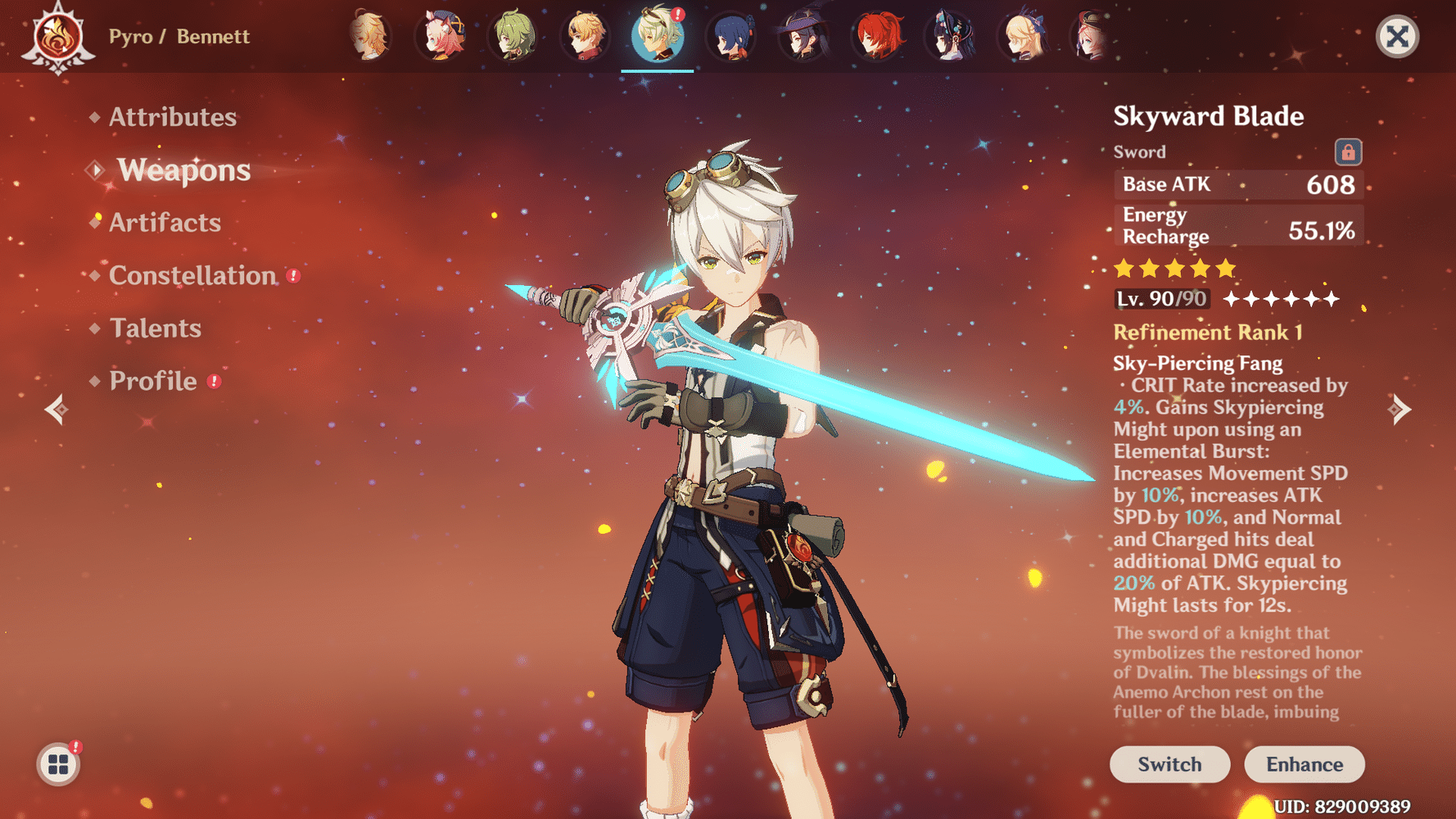Show Bennett's Talents
The width and height of the screenshot is (1456, 819).
156,328
